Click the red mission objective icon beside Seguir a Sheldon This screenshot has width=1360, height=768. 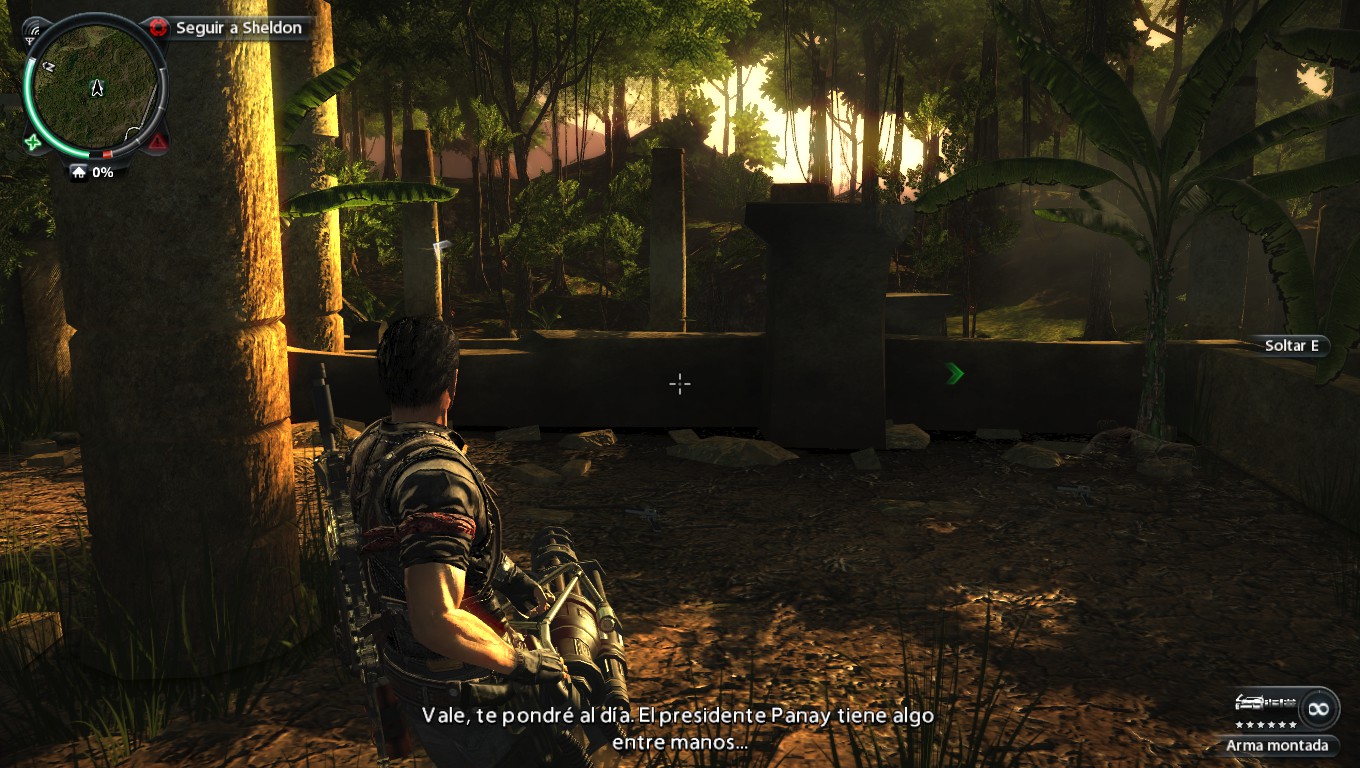(x=156, y=26)
